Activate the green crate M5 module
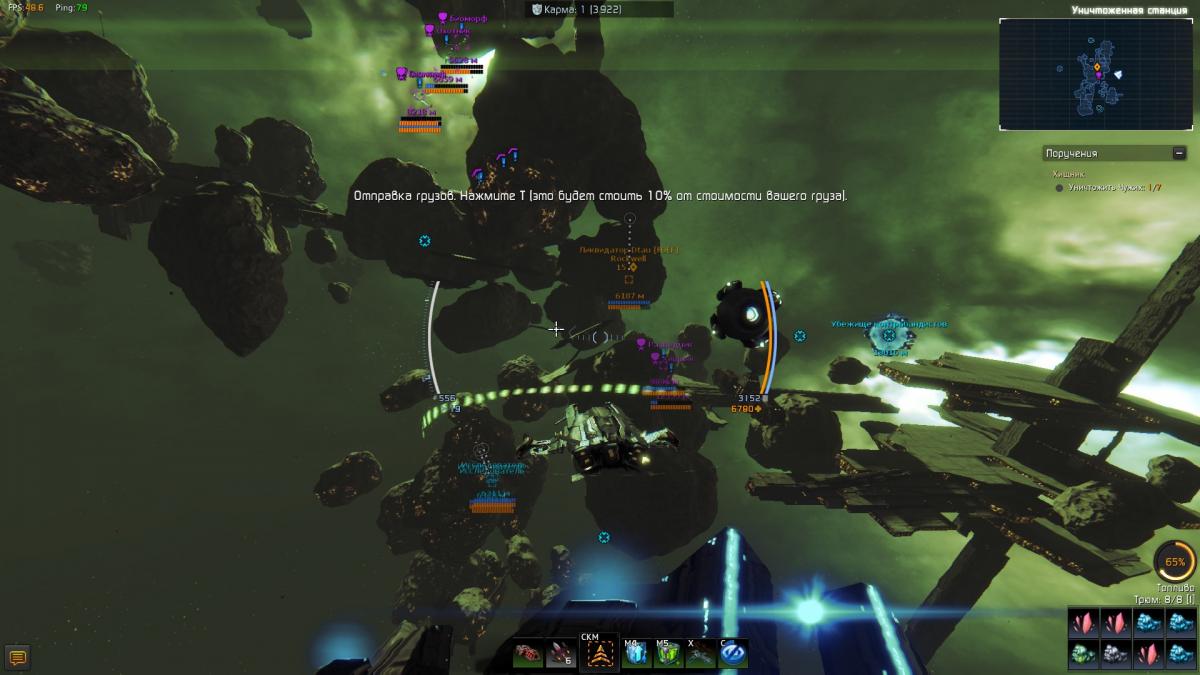The height and width of the screenshot is (675, 1200). (x=667, y=655)
